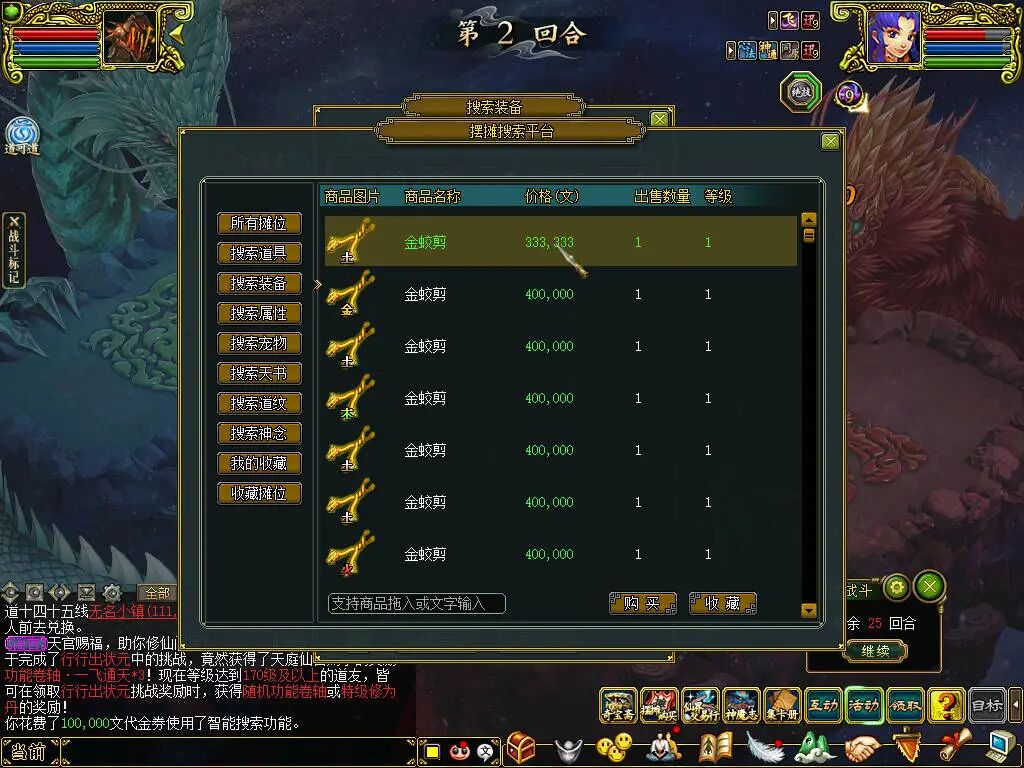Open the 所有摊位 stall list

tap(259, 223)
